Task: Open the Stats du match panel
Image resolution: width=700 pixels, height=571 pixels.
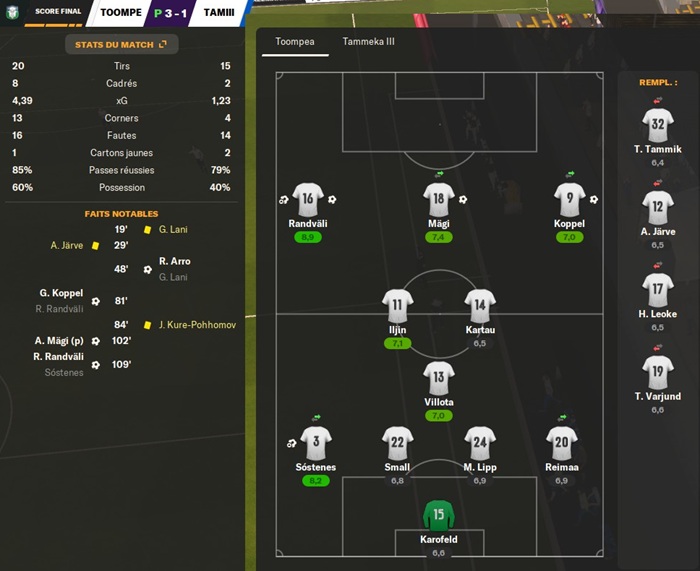Action: tap(121, 44)
